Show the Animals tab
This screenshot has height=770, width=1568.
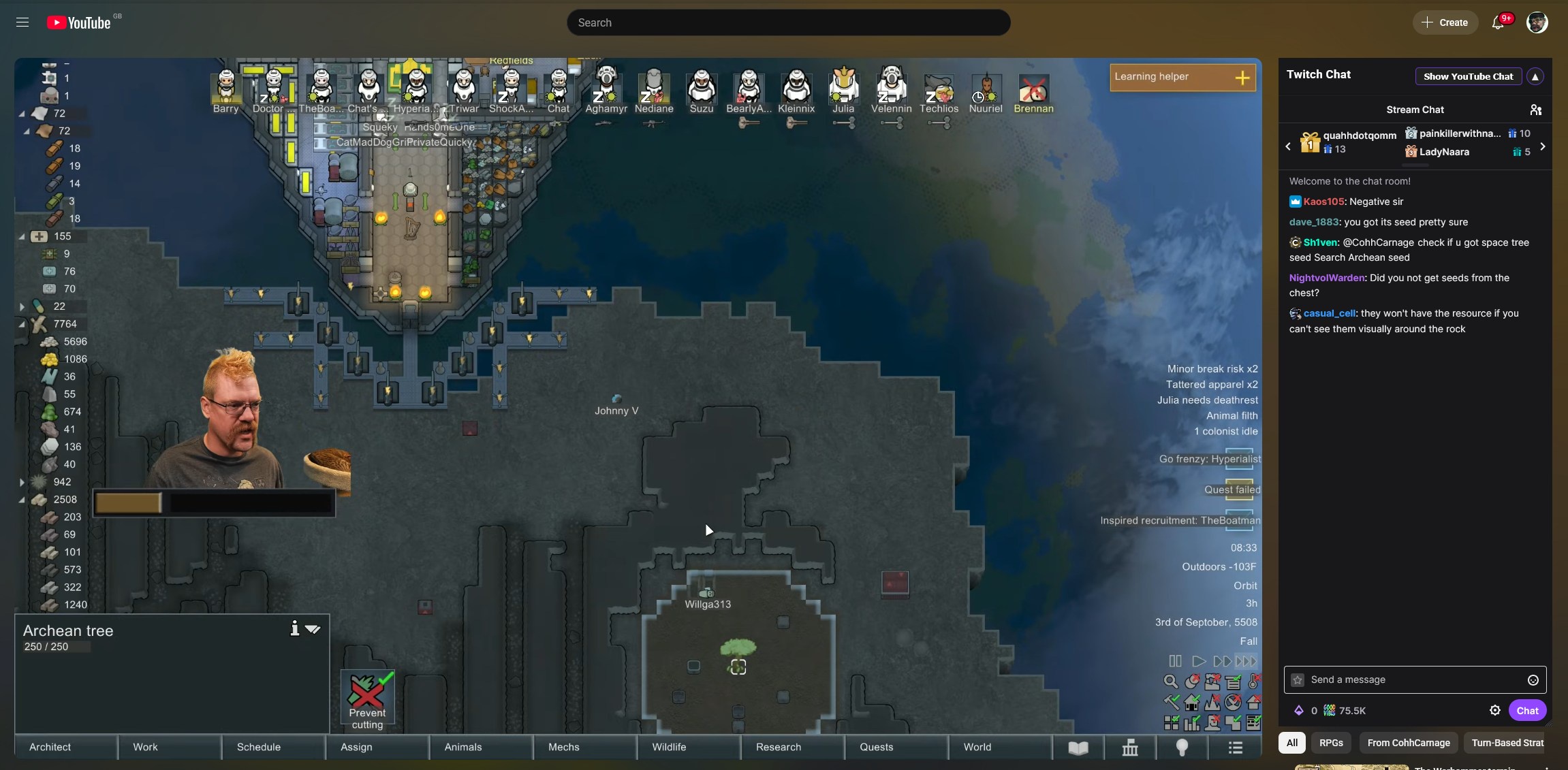coord(463,747)
